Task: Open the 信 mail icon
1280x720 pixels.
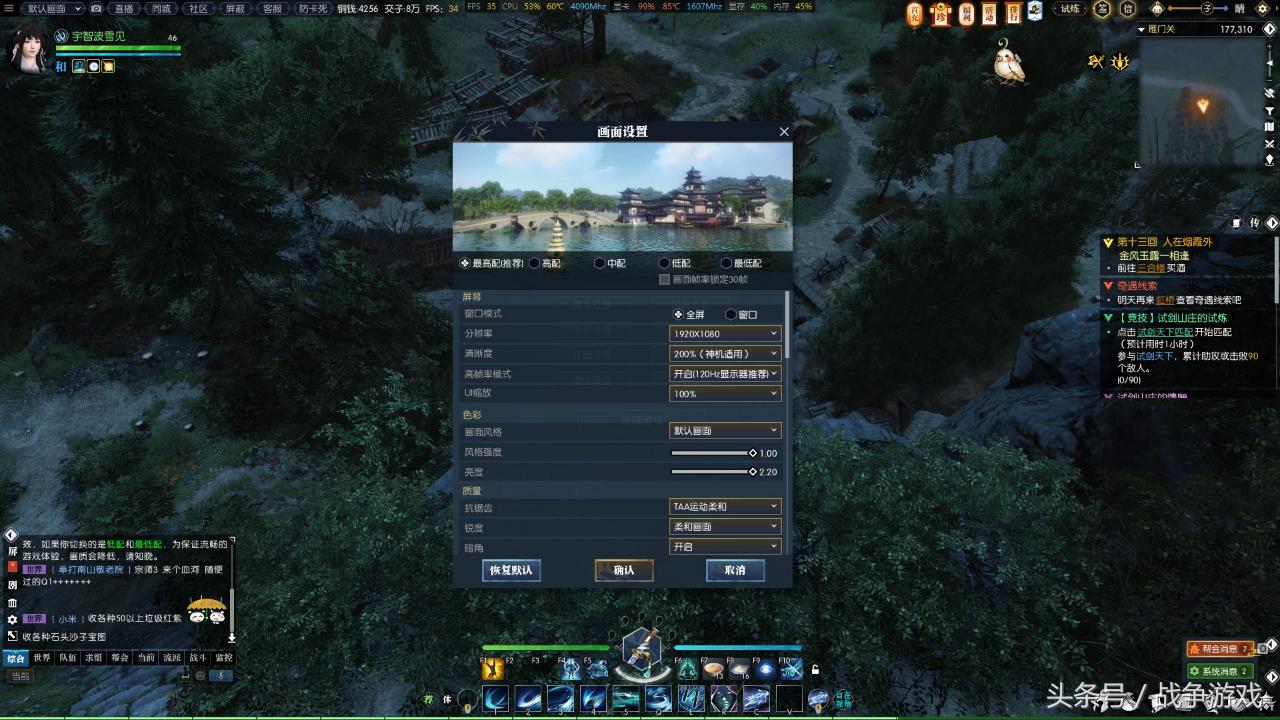Action: (x=1128, y=9)
